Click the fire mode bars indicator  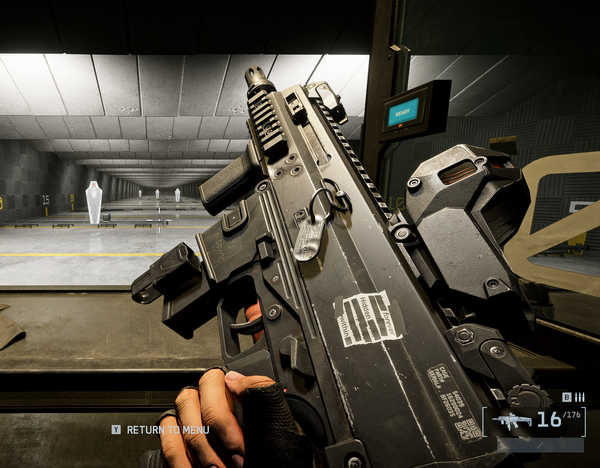pos(579,397)
